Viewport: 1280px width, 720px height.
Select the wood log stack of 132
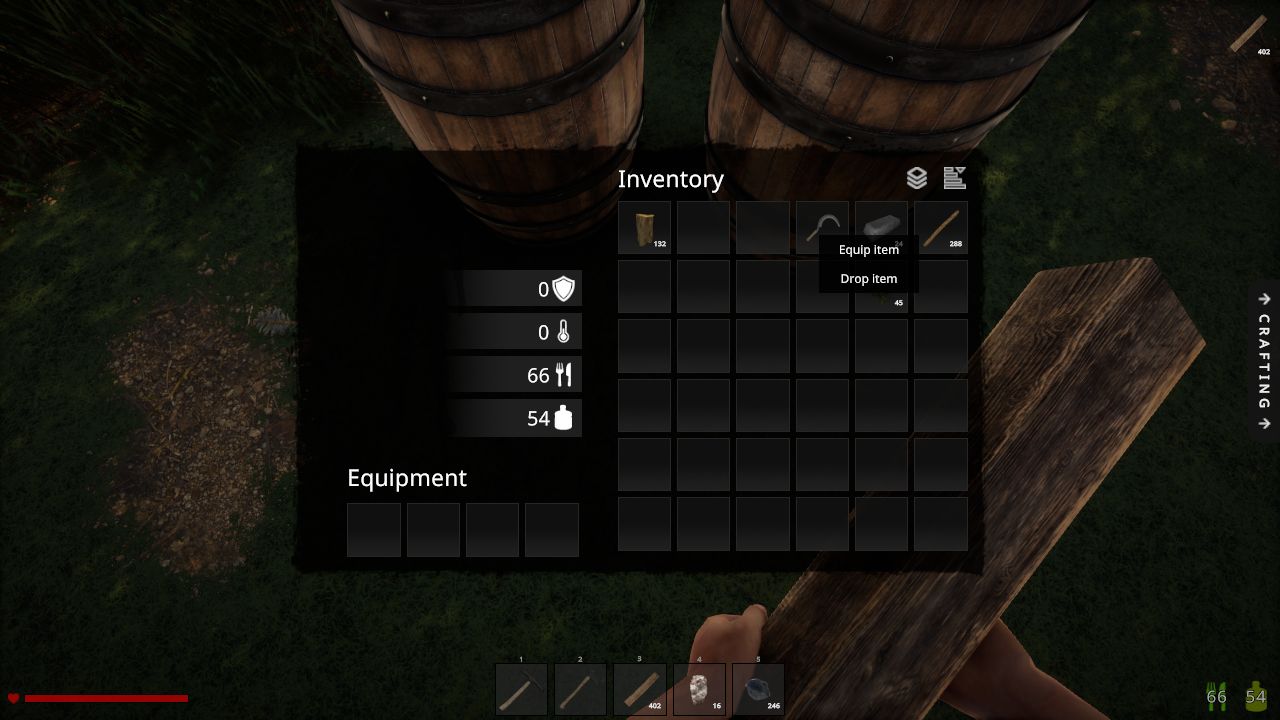click(x=644, y=228)
